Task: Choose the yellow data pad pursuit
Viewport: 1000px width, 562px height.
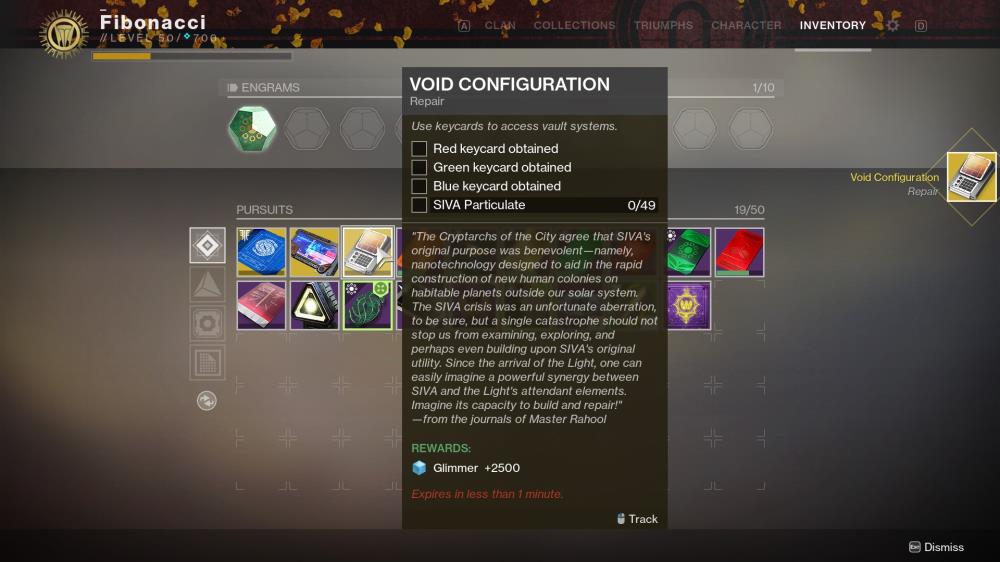Action: click(314, 252)
